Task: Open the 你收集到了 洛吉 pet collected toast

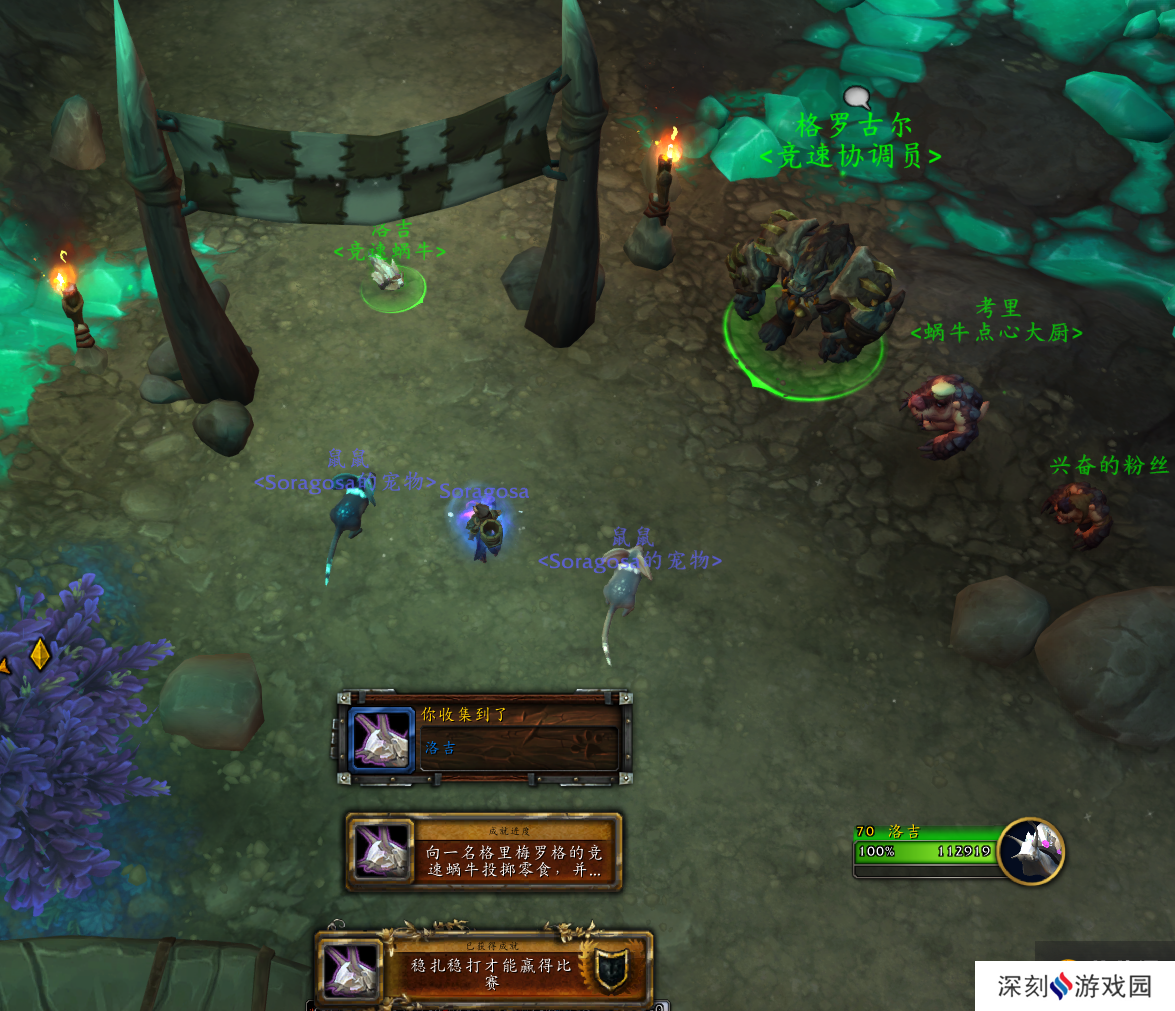Action: click(x=485, y=738)
